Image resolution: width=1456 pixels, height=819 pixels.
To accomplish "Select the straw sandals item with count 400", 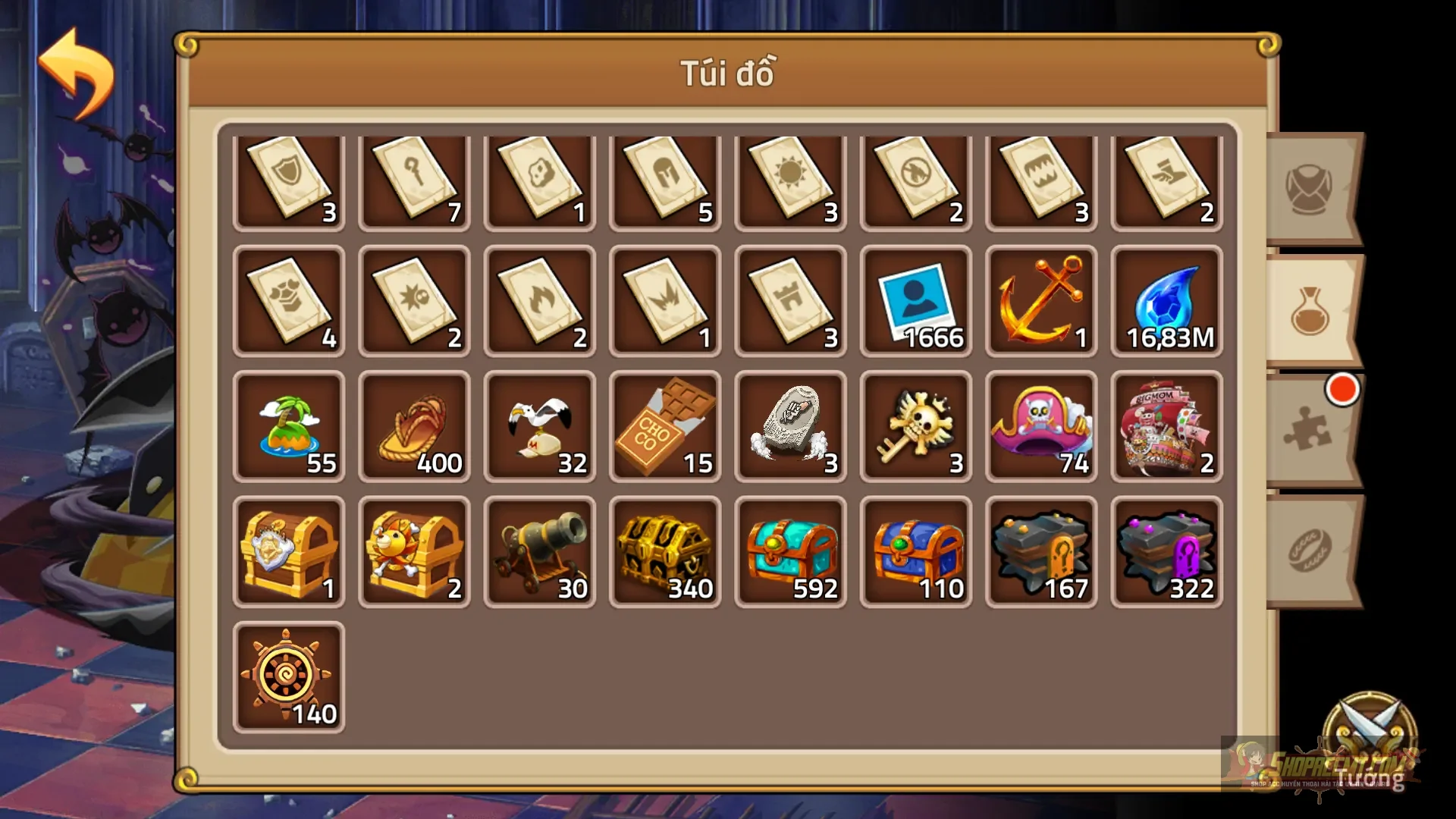I will tap(414, 426).
